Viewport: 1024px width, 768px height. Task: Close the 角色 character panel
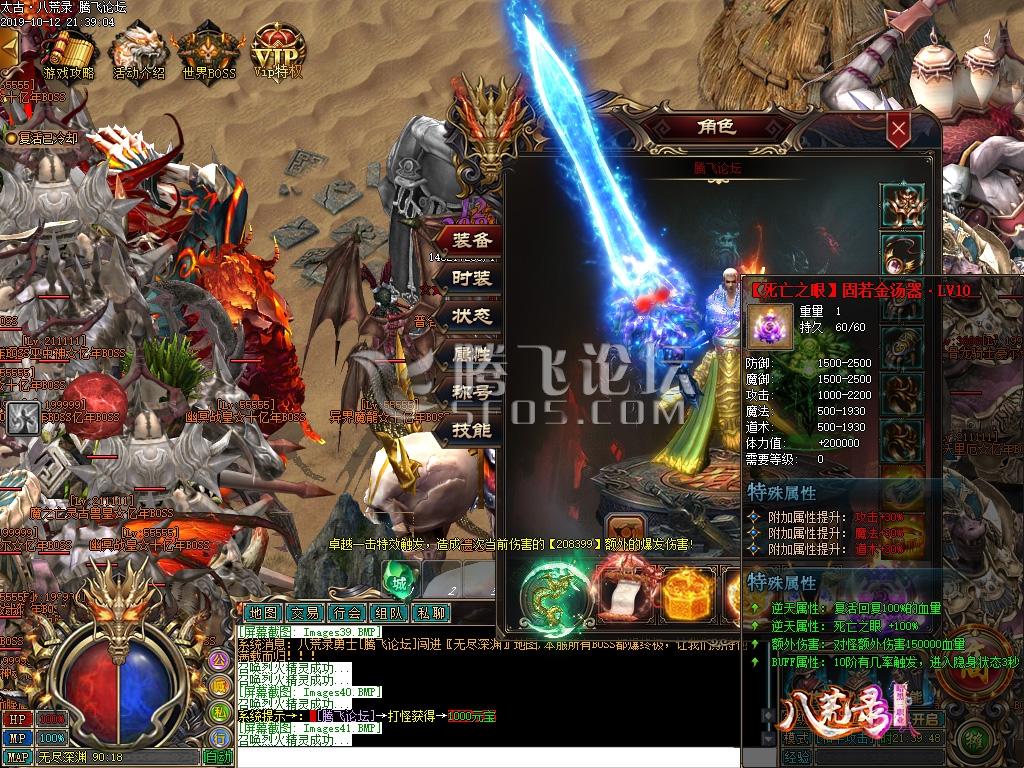pyautogui.click(x=899, y=128)
